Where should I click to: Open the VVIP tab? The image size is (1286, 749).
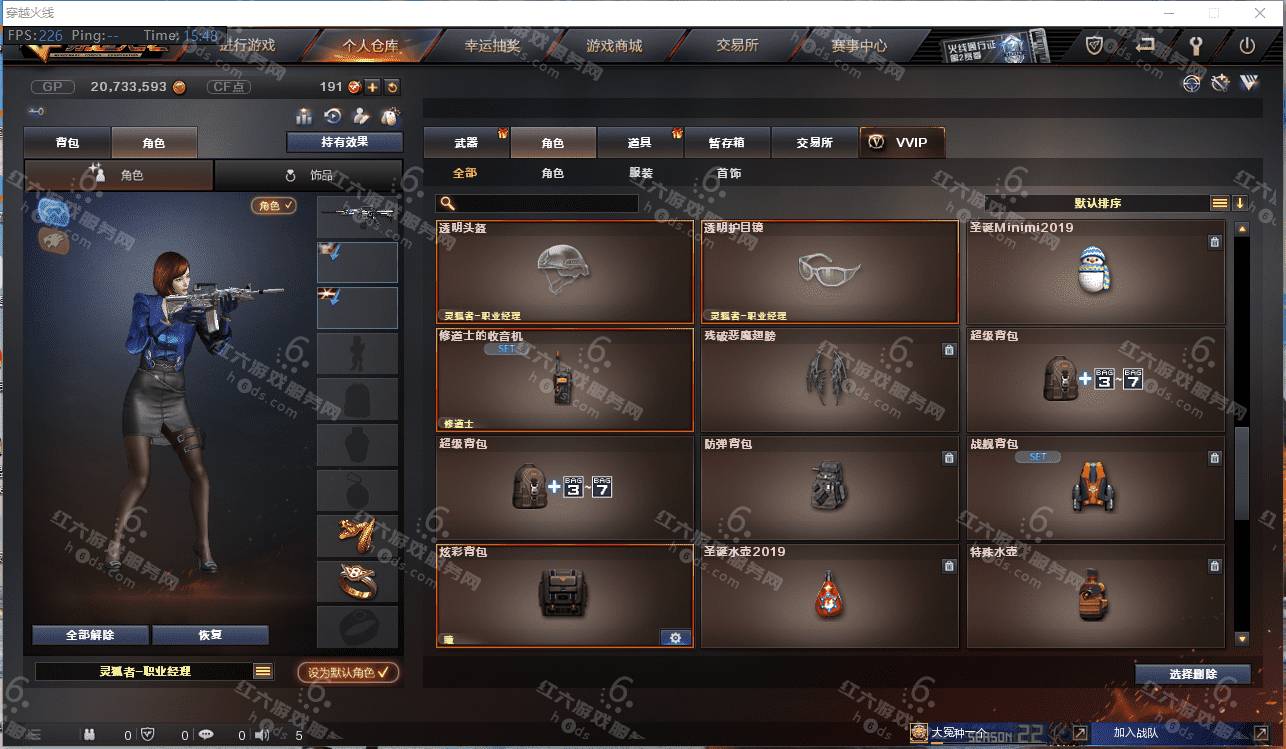point(901,143)
